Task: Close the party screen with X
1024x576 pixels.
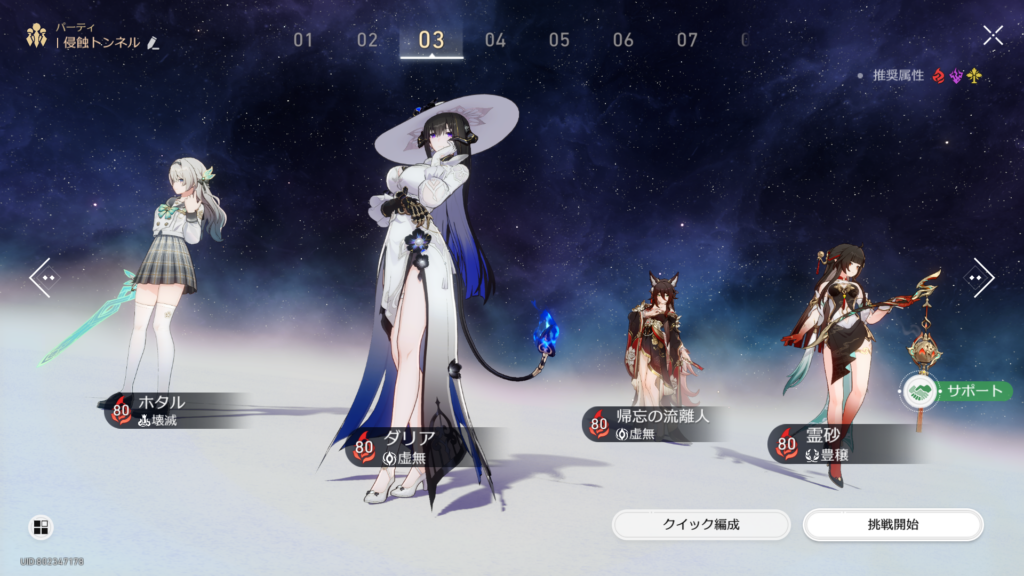Action: pyautogui.click(x=992, y=36)
